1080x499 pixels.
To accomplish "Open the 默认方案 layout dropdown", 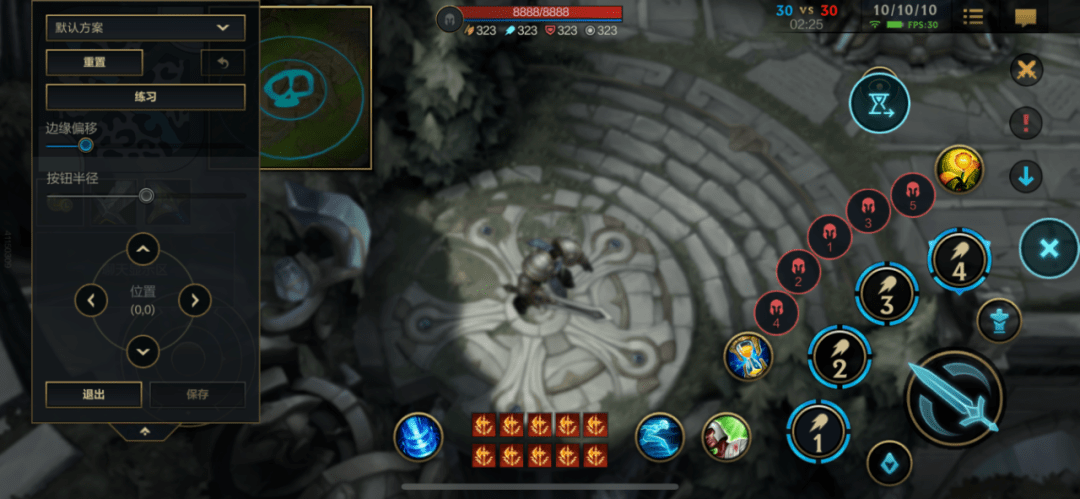I will pos(146,28).
